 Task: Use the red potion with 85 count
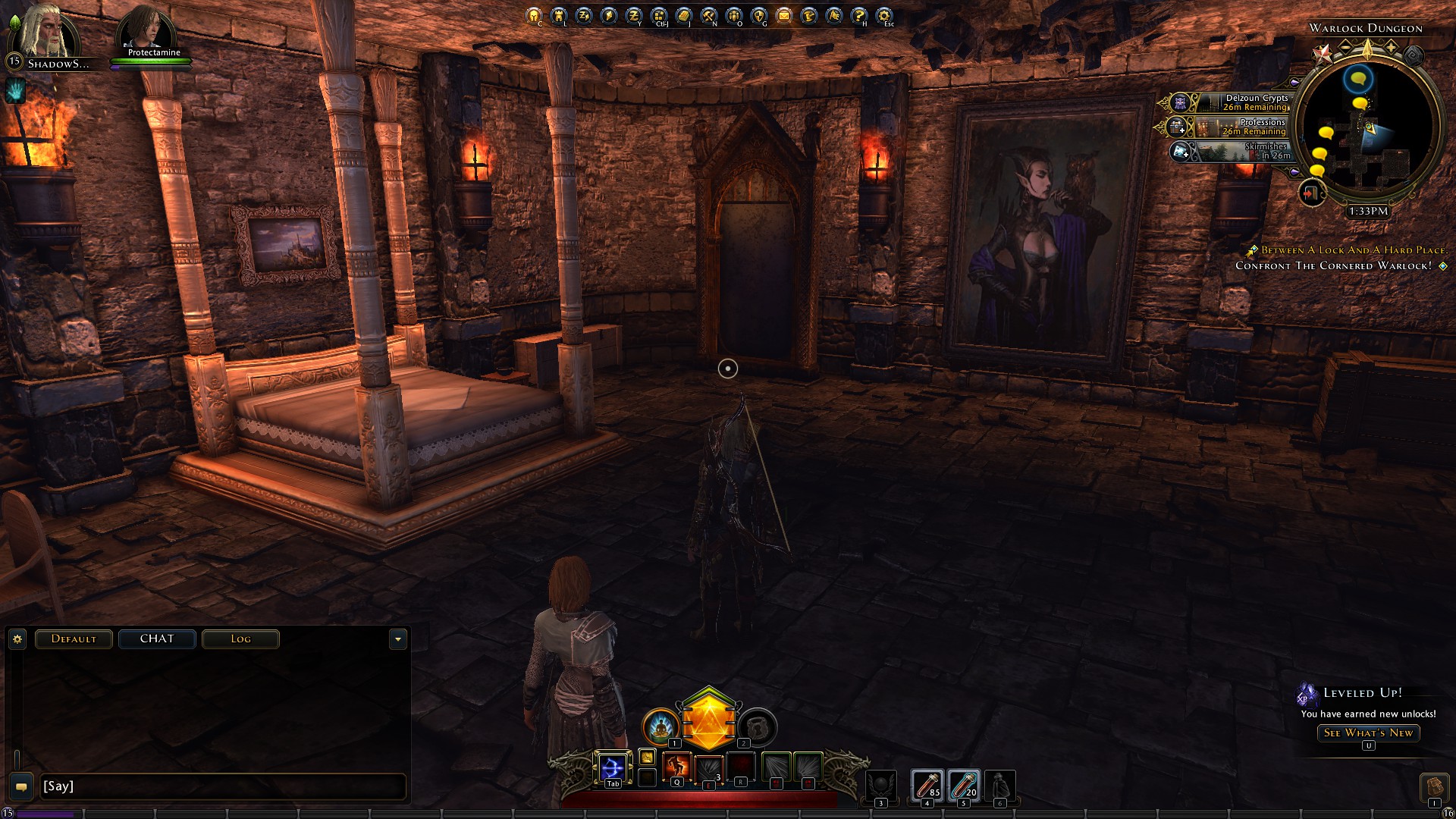pos(927,785)
